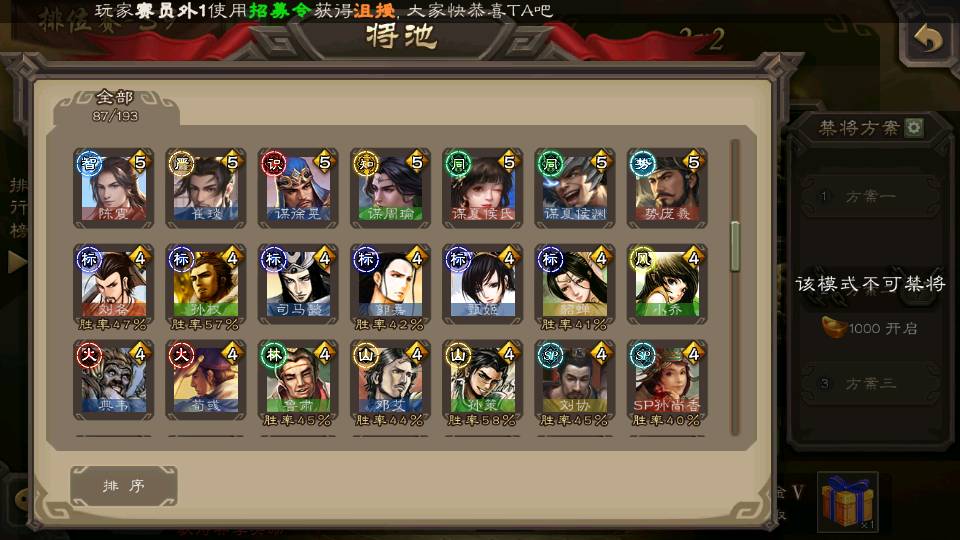
Task: Select the 势庞羲 general card
Action: (667, 188)
